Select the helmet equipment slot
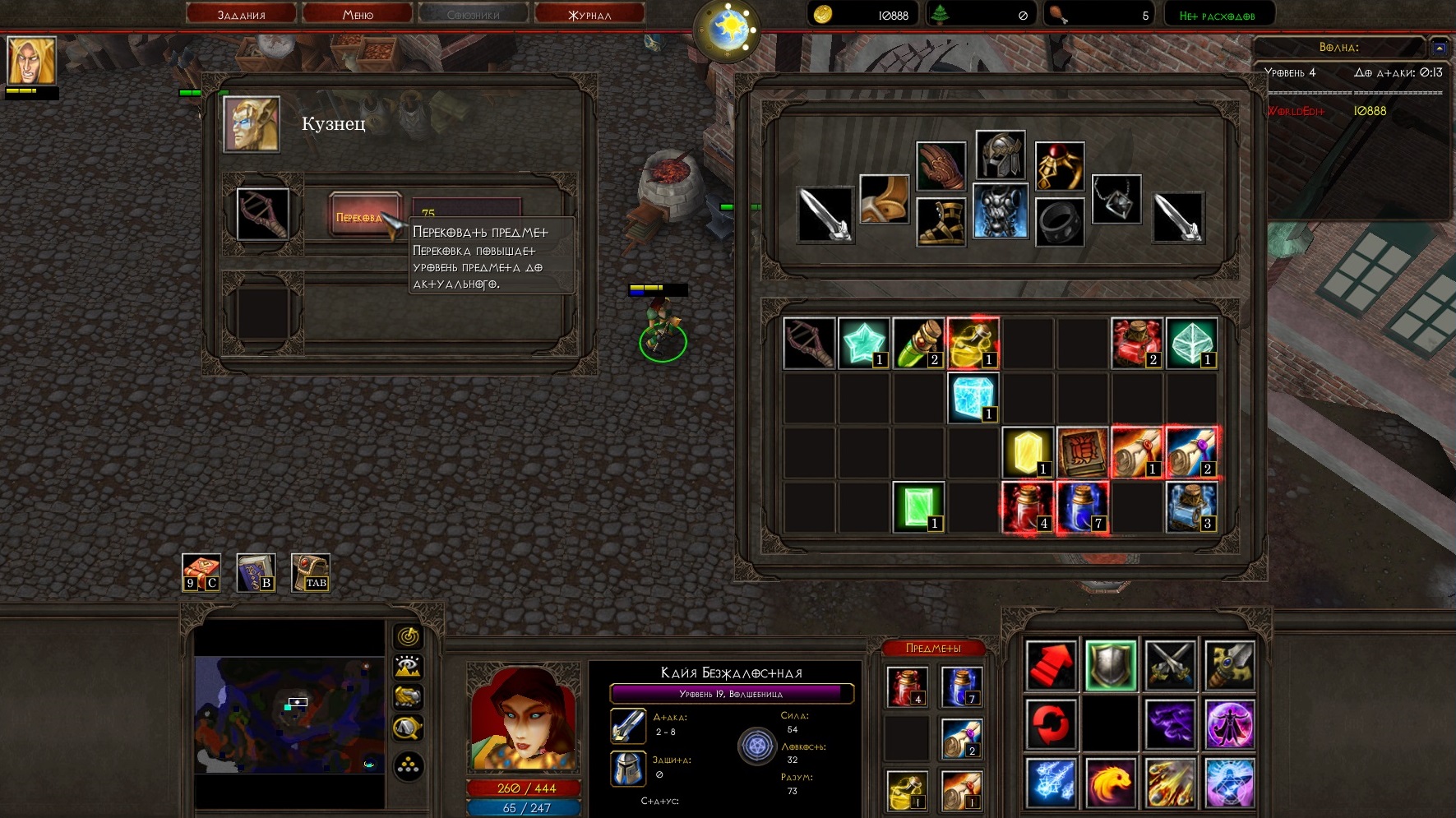 (1001, 155)
